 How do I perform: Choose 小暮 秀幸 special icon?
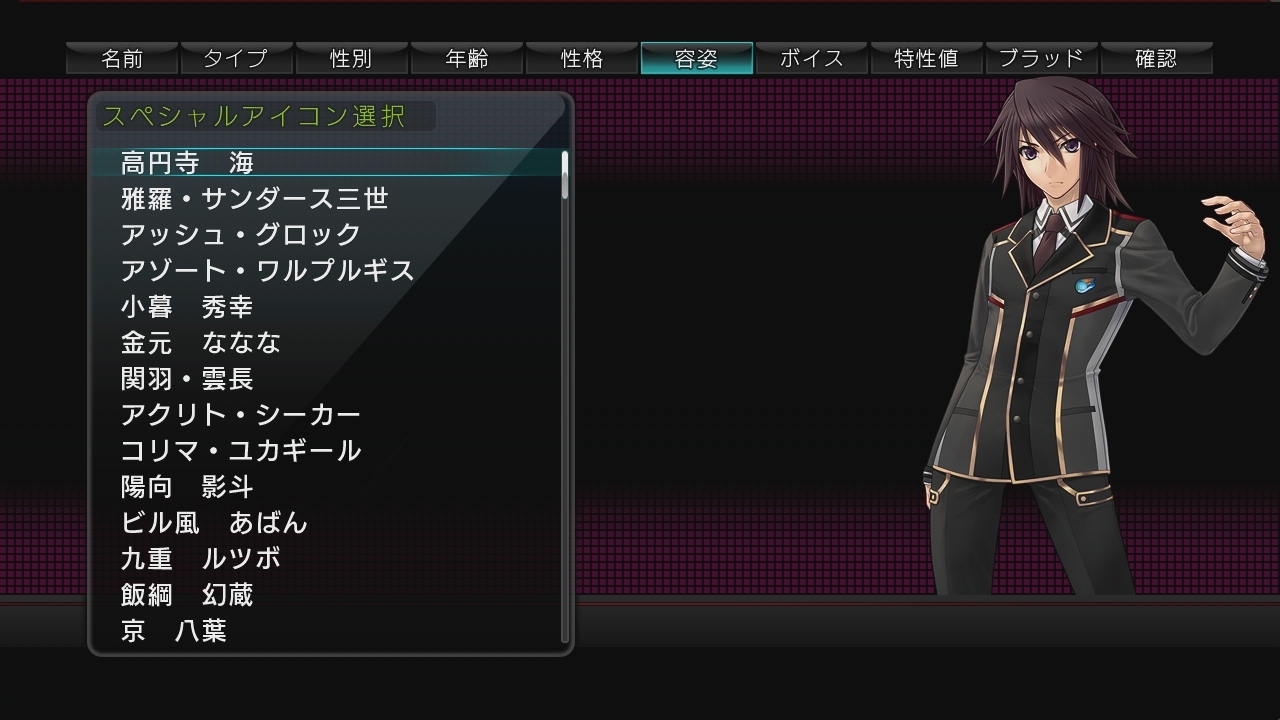[x=187, y=306]
